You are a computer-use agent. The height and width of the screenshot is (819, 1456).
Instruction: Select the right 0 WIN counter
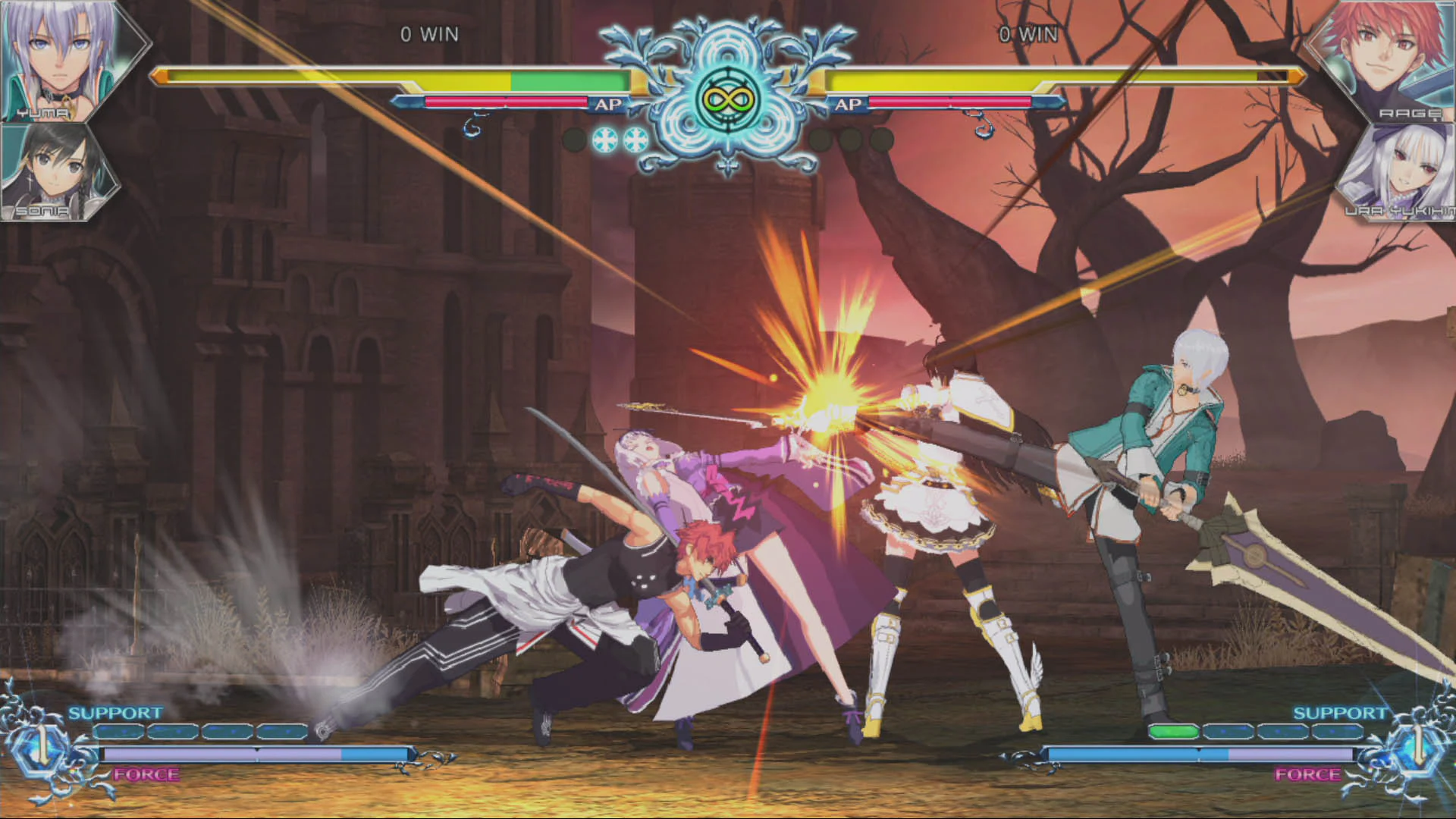coord(1028,34)
